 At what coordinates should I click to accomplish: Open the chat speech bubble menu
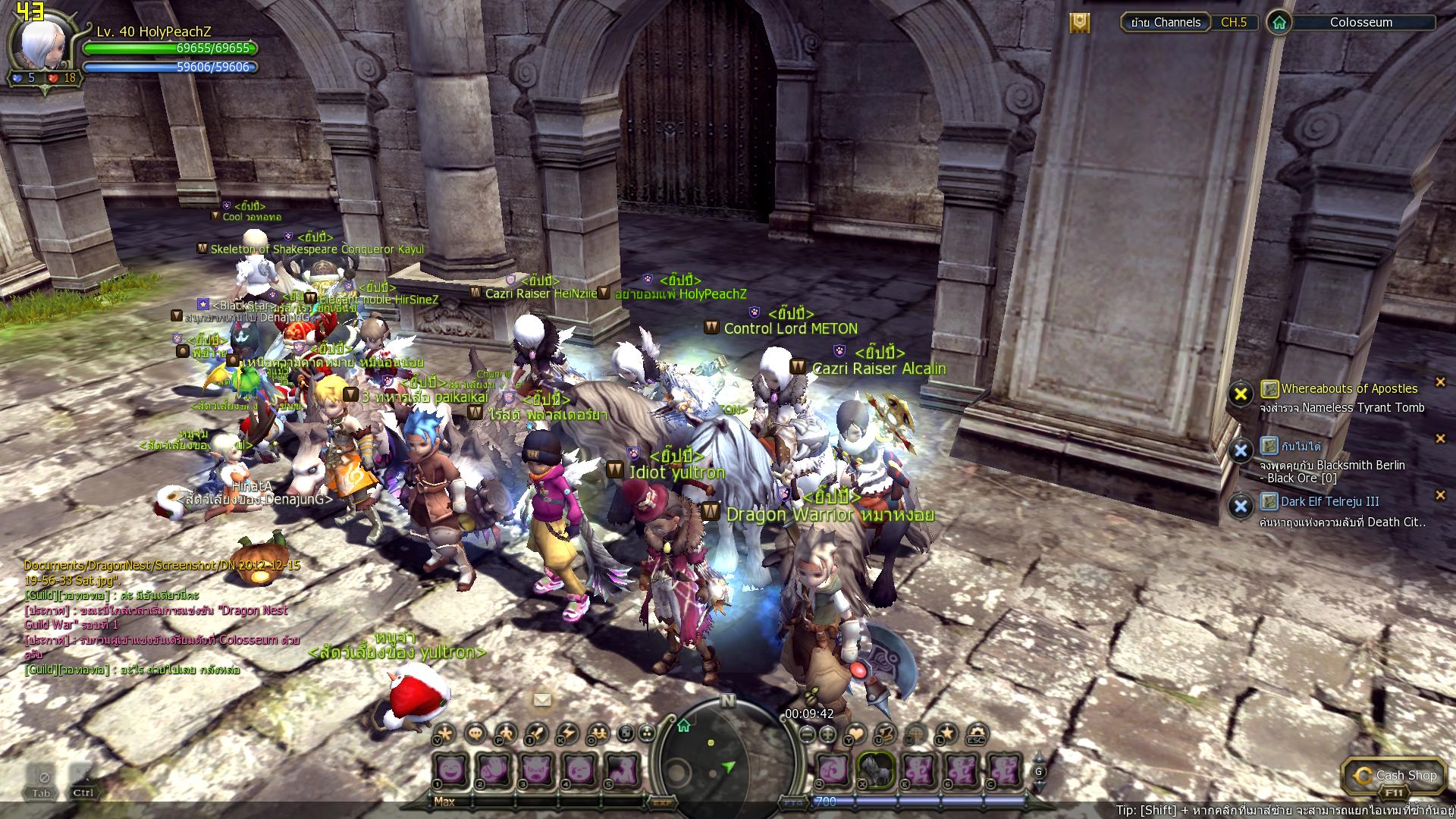(x=475, y=733)
